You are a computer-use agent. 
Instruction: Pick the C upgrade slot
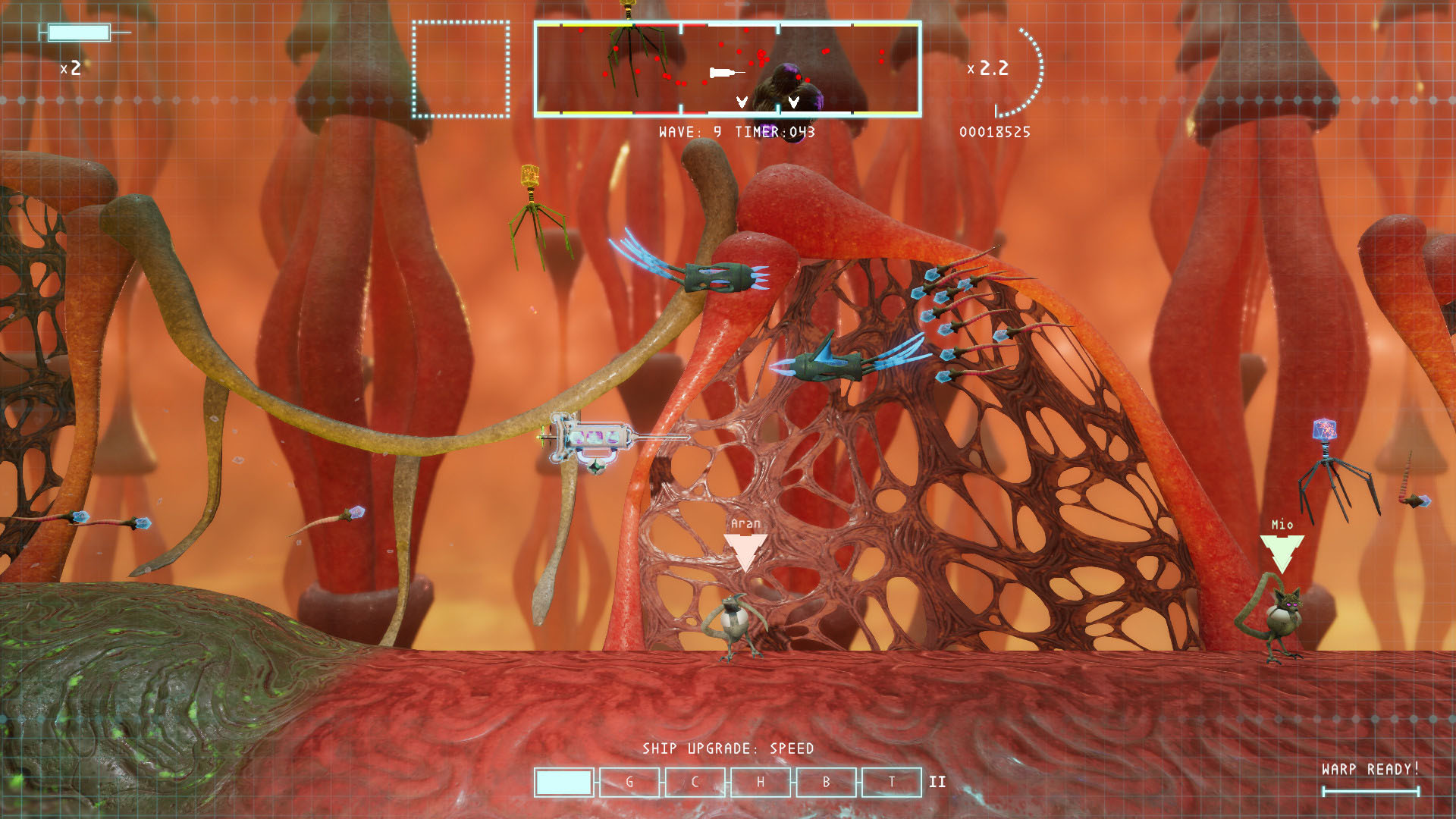pyautogui.click(x=695, y=783)
